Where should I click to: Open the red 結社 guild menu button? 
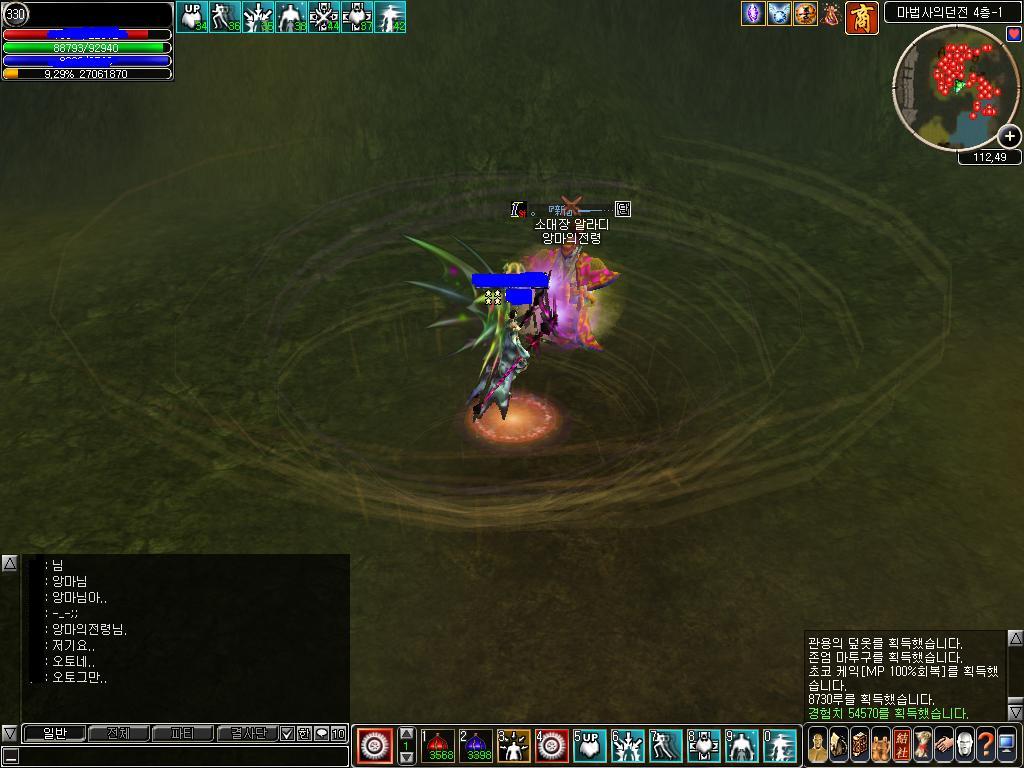[x=902, y=745]
